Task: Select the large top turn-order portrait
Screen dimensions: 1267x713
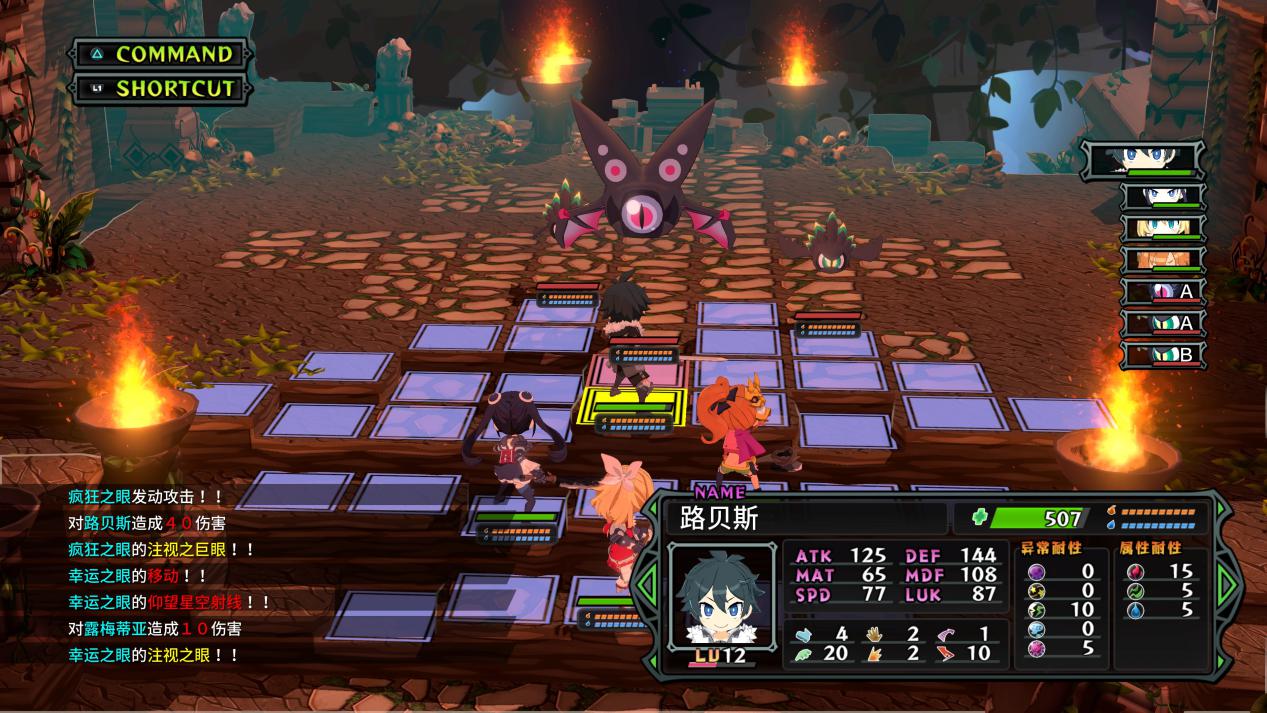Action: click(1142, 159)
